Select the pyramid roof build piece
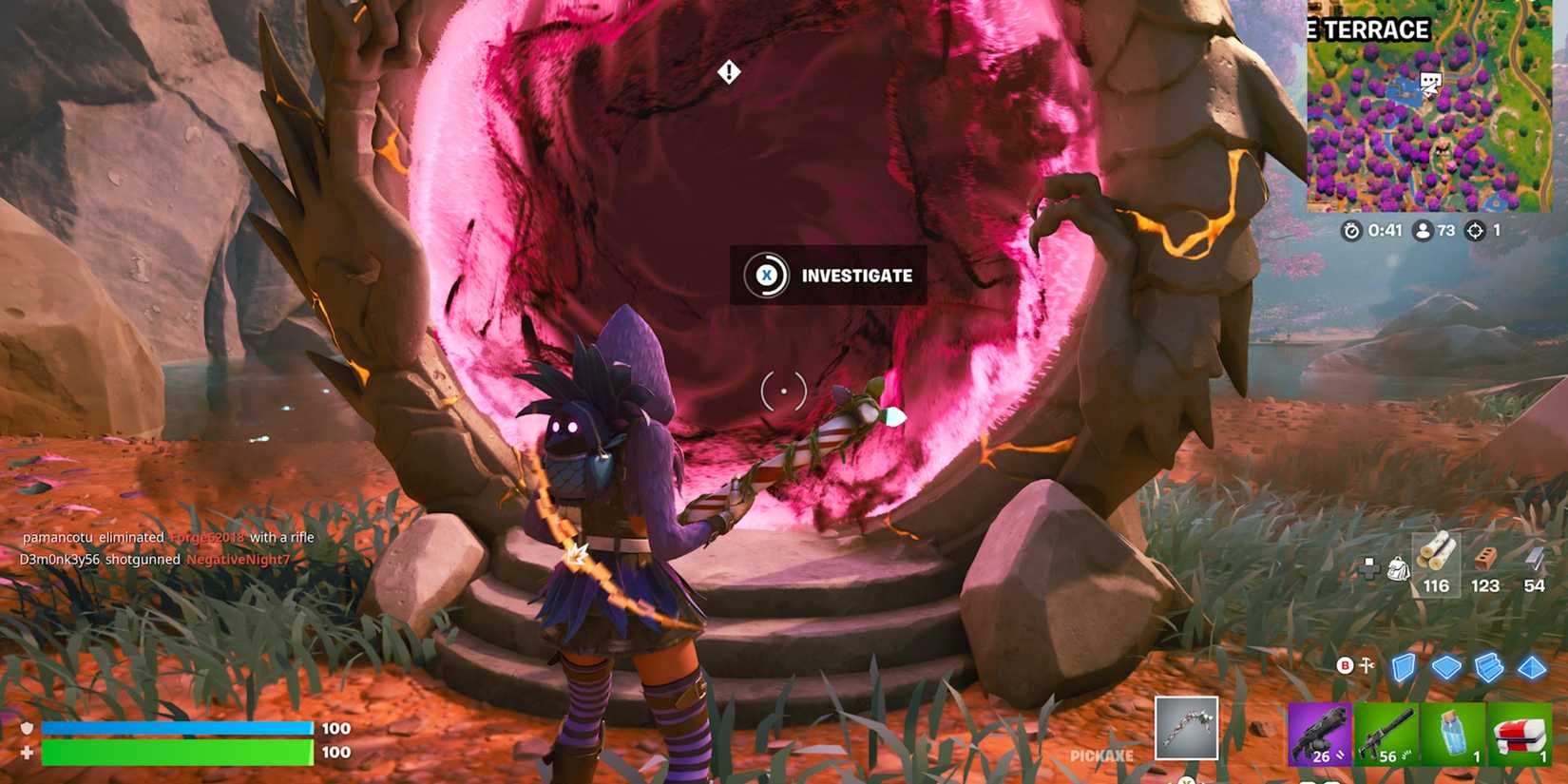The height and width of the screenshot is (784, 1568). tap(1532, 668)
